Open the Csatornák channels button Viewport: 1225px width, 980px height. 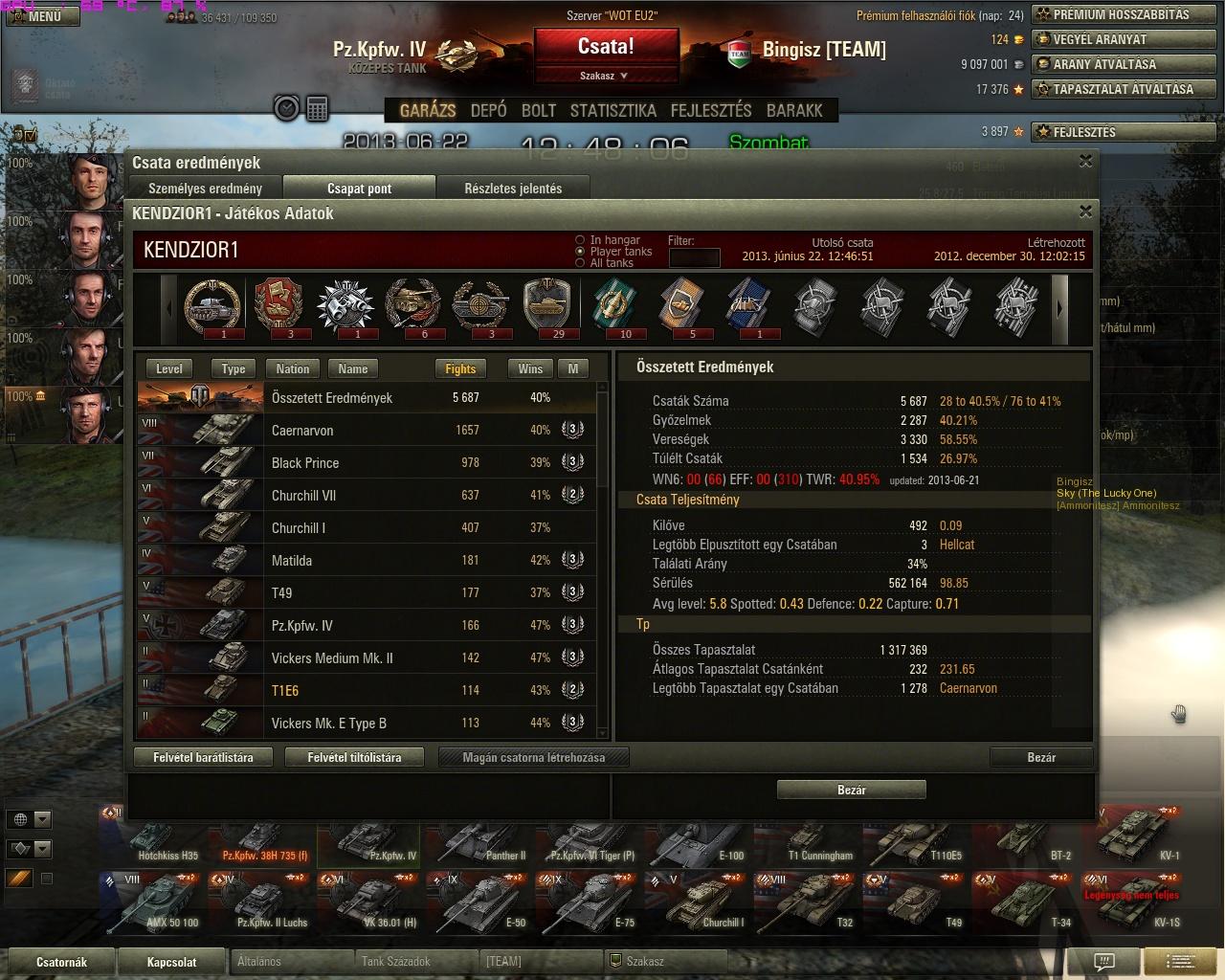[x=61, y=962]
